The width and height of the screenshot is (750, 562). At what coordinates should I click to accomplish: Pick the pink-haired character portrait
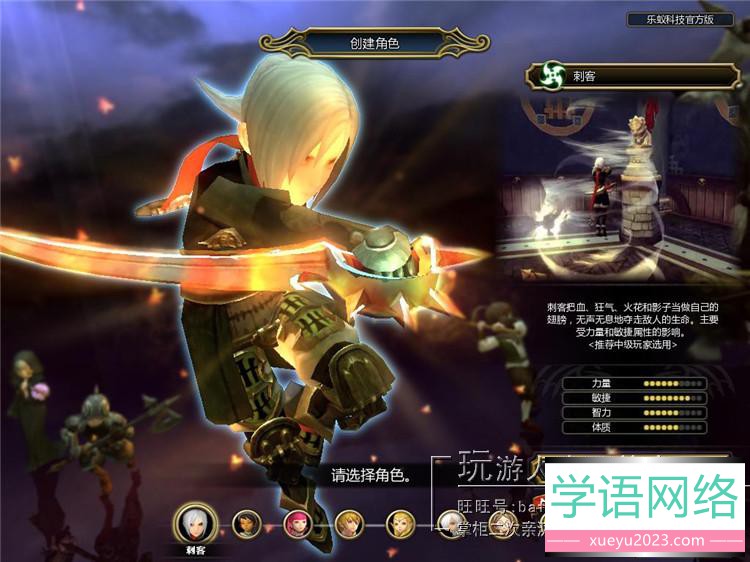click(x=298, y=522)
